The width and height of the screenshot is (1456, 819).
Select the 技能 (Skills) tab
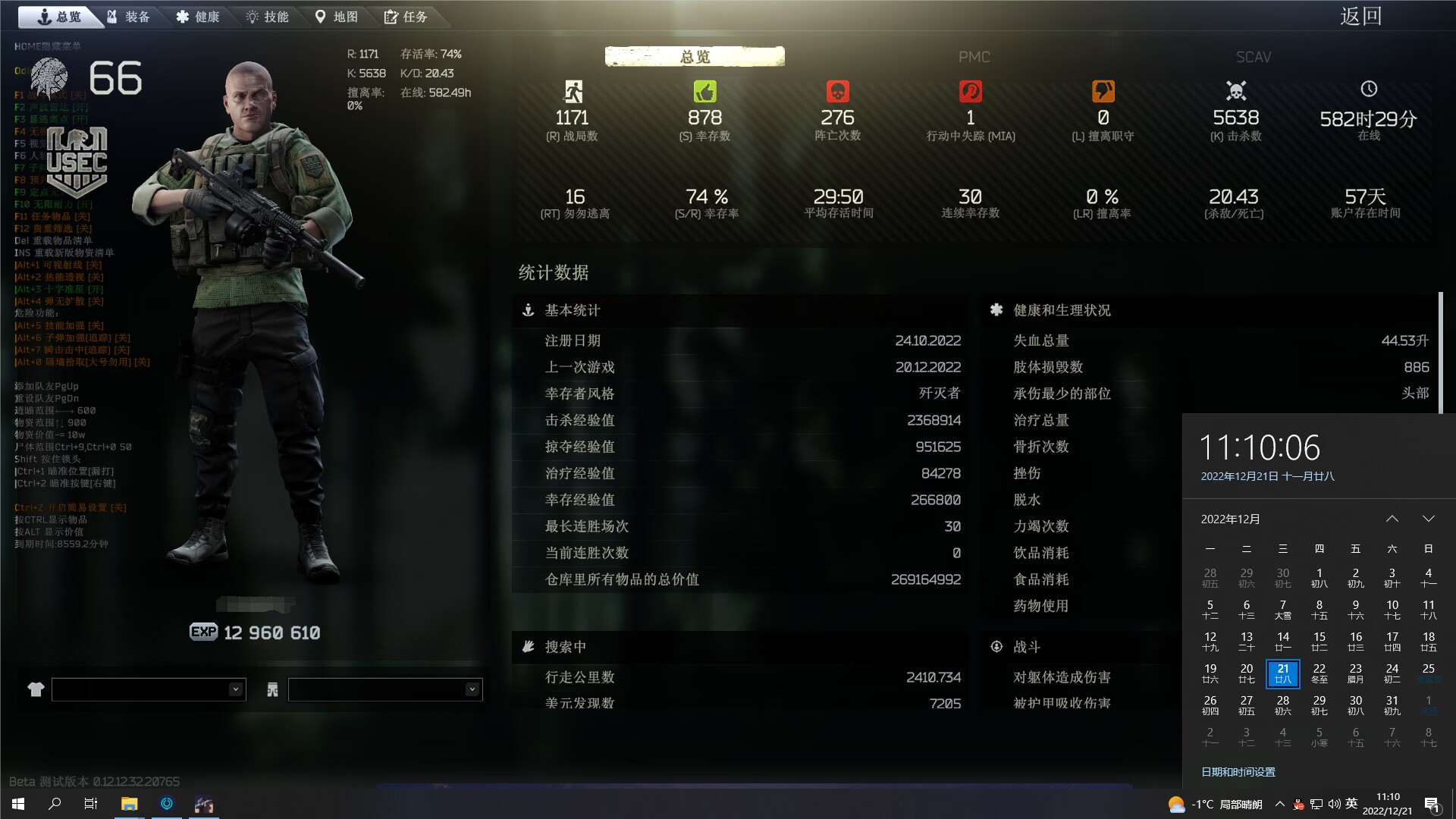268,17
